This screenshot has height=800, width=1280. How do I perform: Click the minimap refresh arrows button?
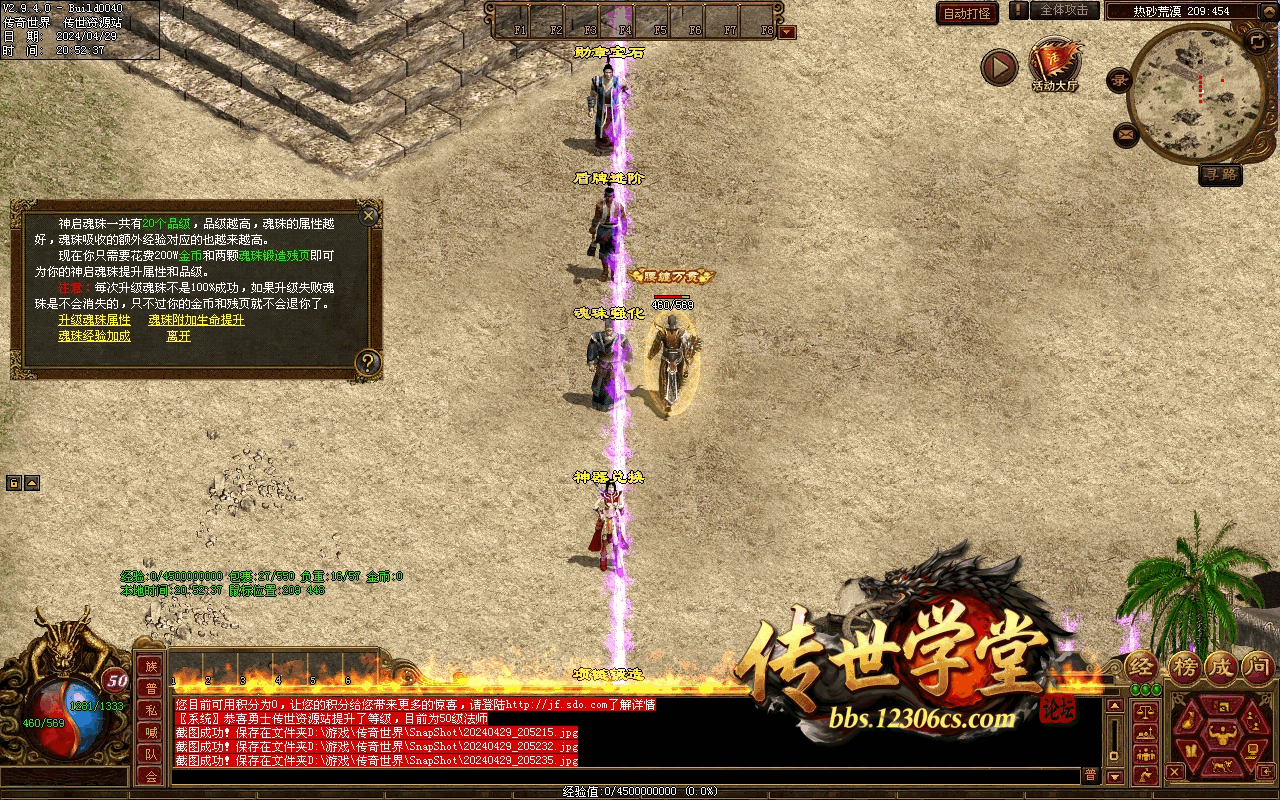1257,41
